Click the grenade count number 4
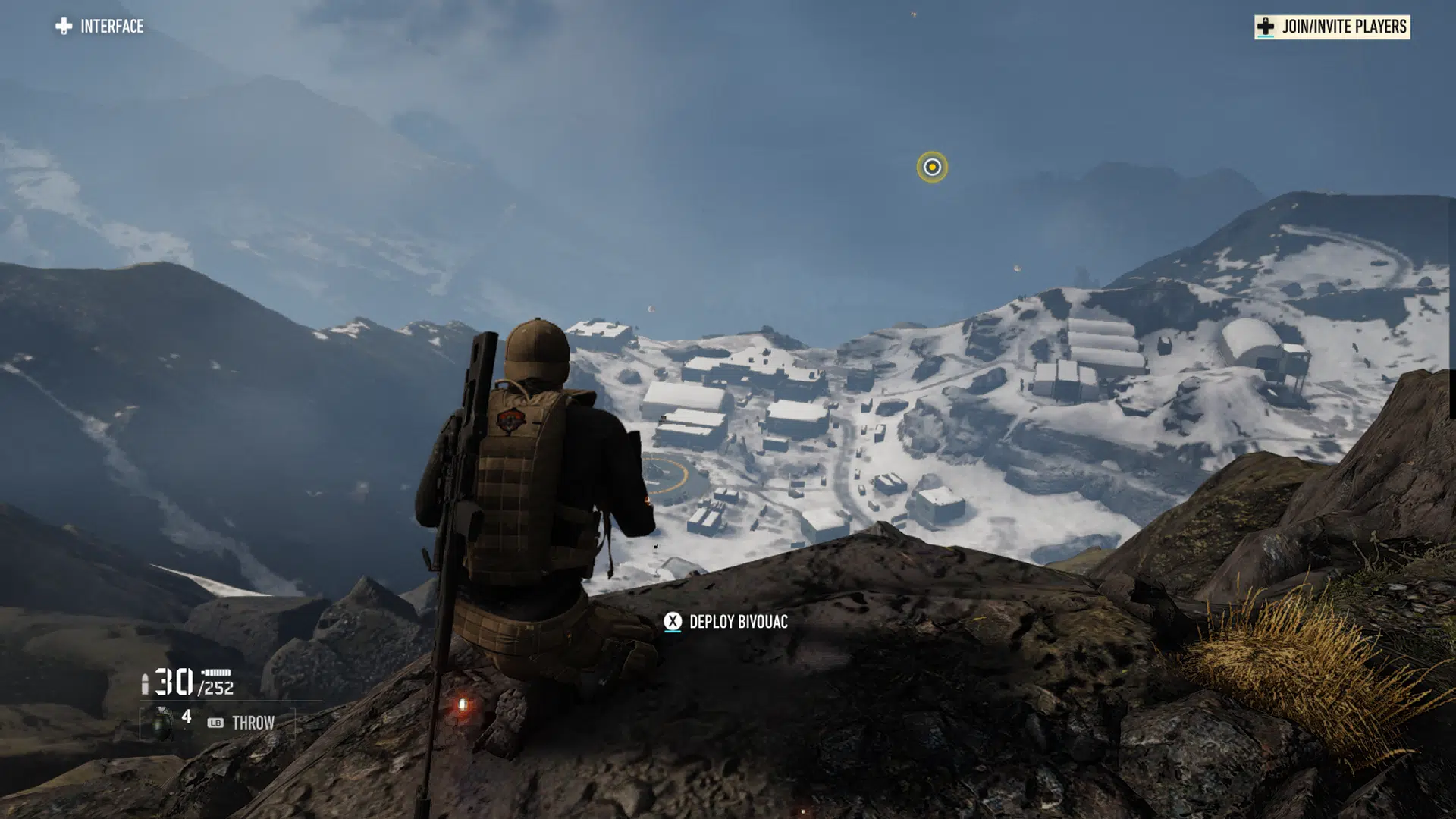The height and width of the screenshot is (819, 1456). click(187, 717)
